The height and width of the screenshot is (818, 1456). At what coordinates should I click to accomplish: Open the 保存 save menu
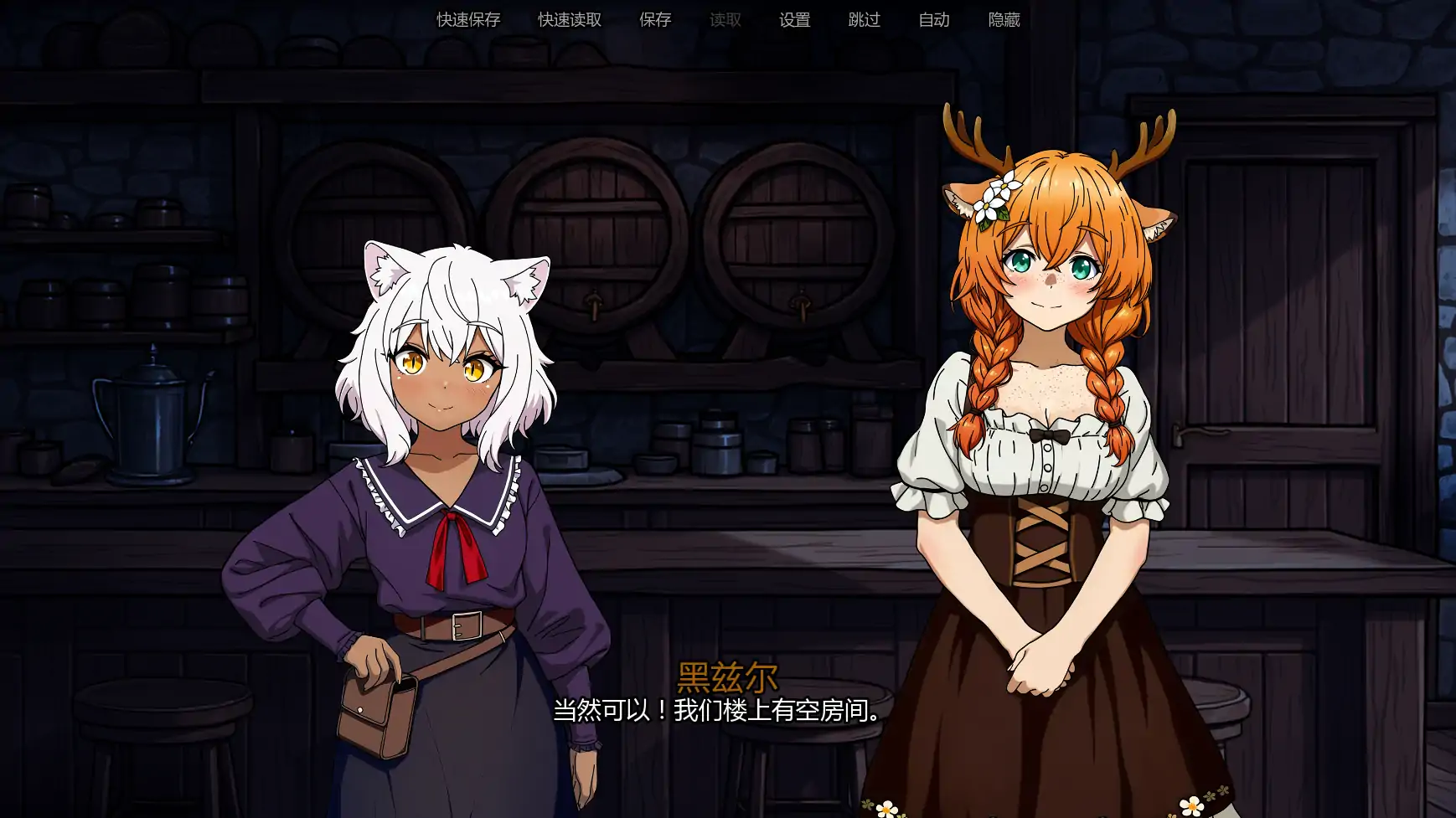pos(656,20)
